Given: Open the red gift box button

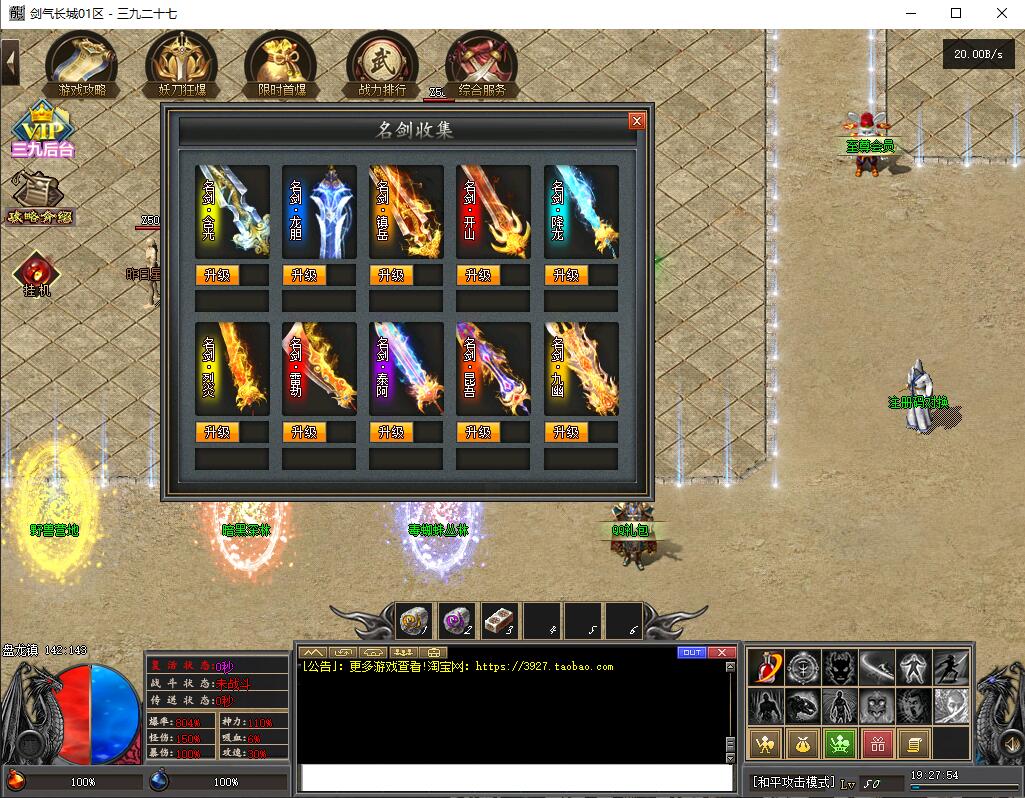Looking at the screenshot, I should pyautogui.click(x=877, y=743).
